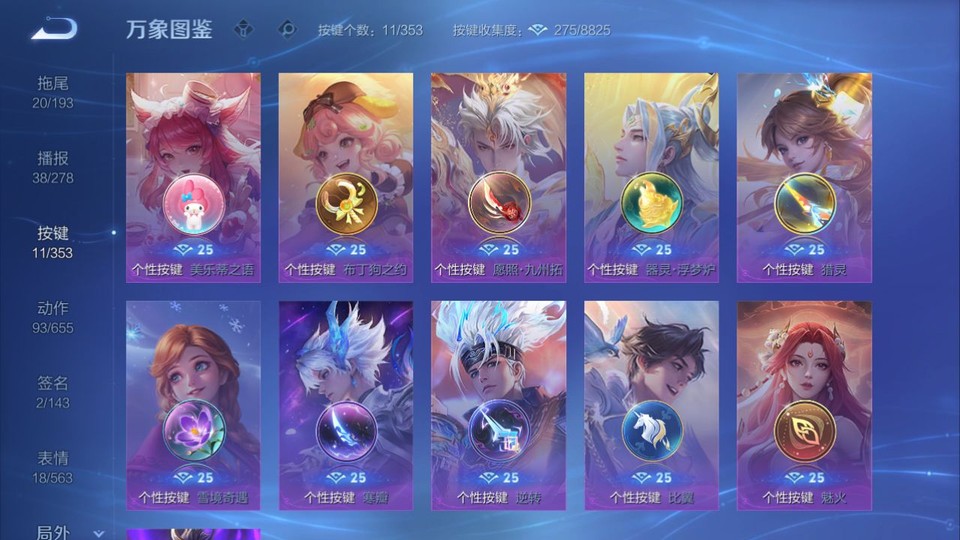The image size is (960, 540).
Task: Choose the 猎灵 button card
Action: pyautogui.click(x=804, y=178)
